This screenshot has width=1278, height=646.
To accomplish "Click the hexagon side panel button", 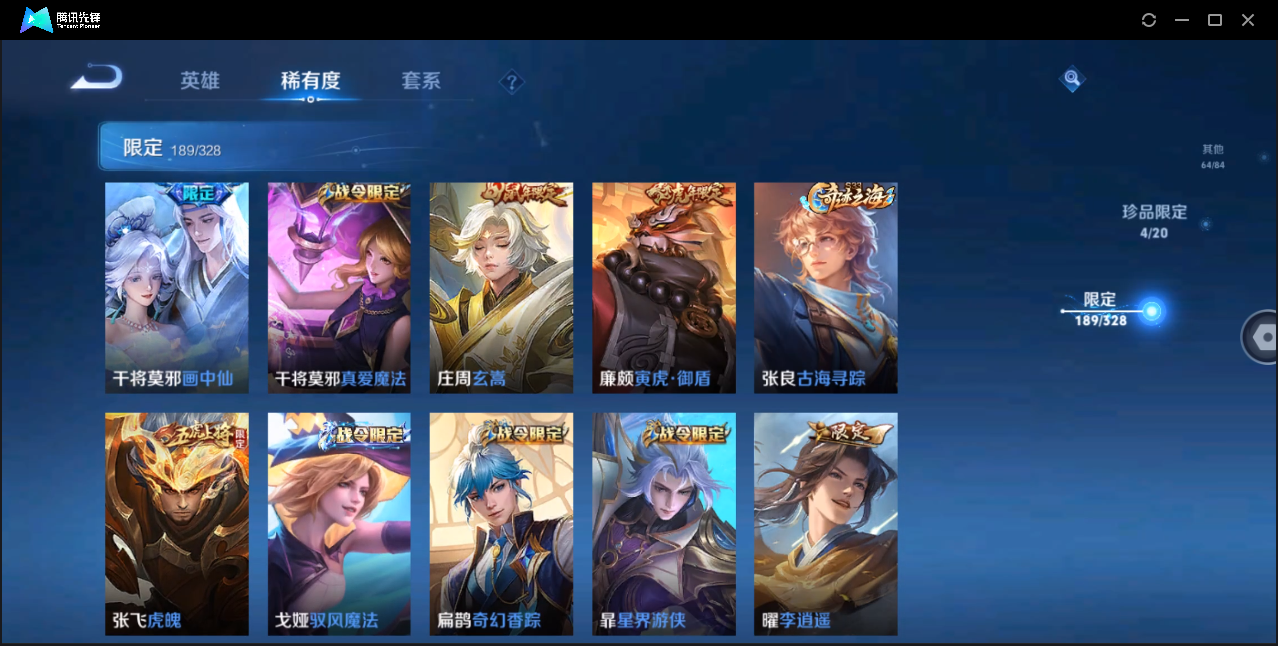I will tap(1264, 337).
